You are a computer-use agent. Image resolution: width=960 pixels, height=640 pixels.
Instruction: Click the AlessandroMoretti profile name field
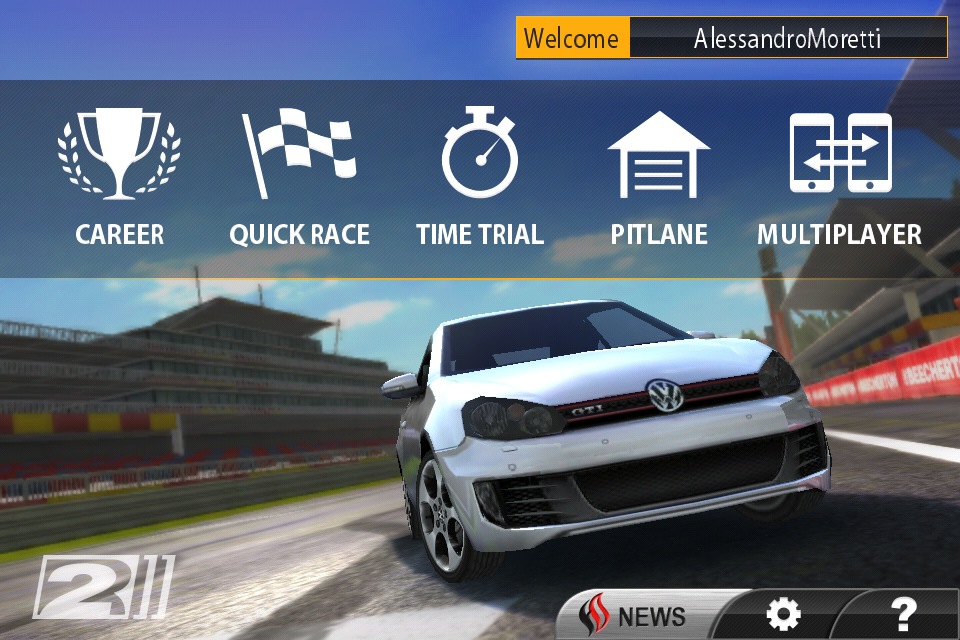pos(788,39)
